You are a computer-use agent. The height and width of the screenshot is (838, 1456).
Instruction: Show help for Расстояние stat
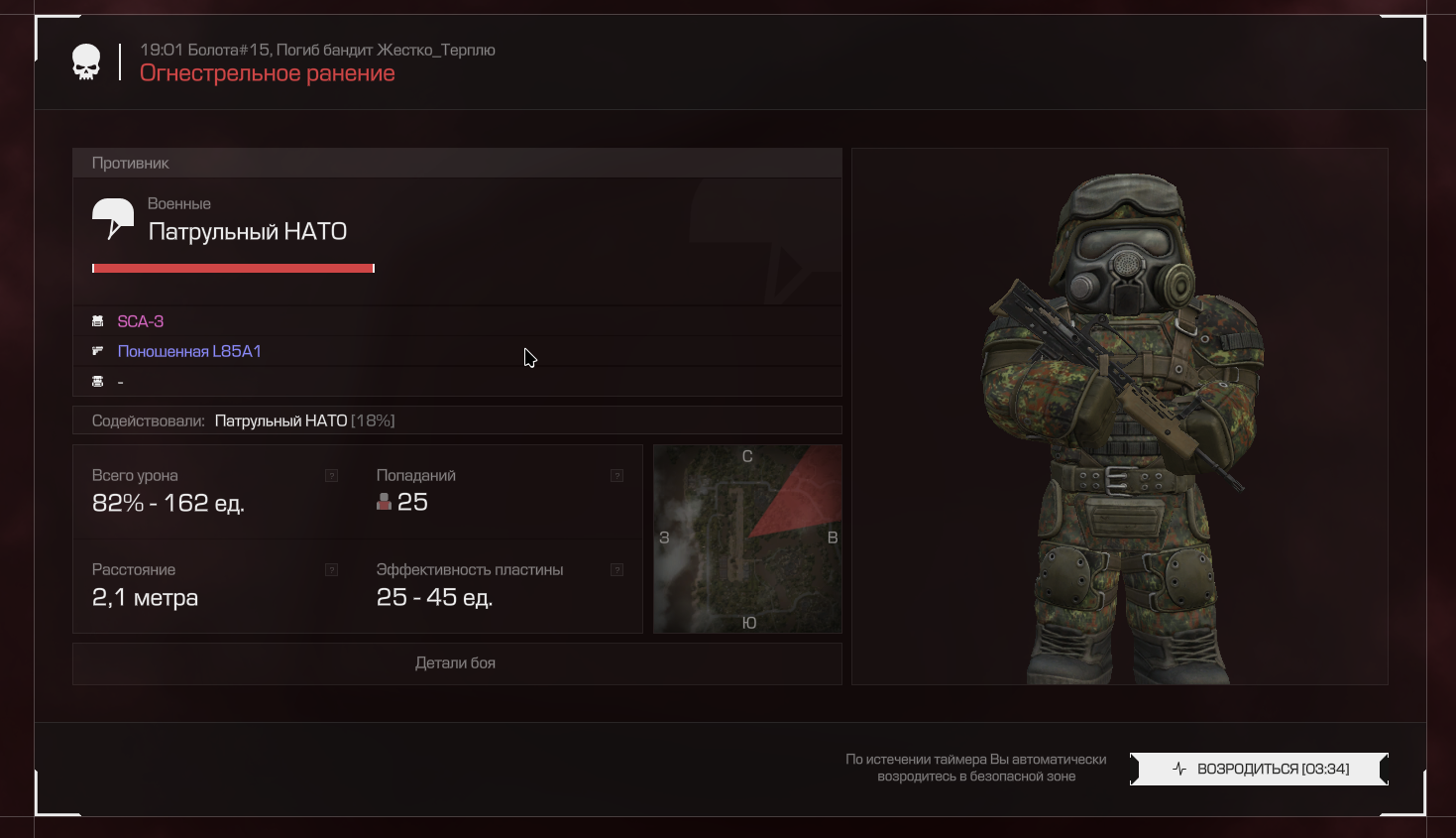[x=332, y=570]
